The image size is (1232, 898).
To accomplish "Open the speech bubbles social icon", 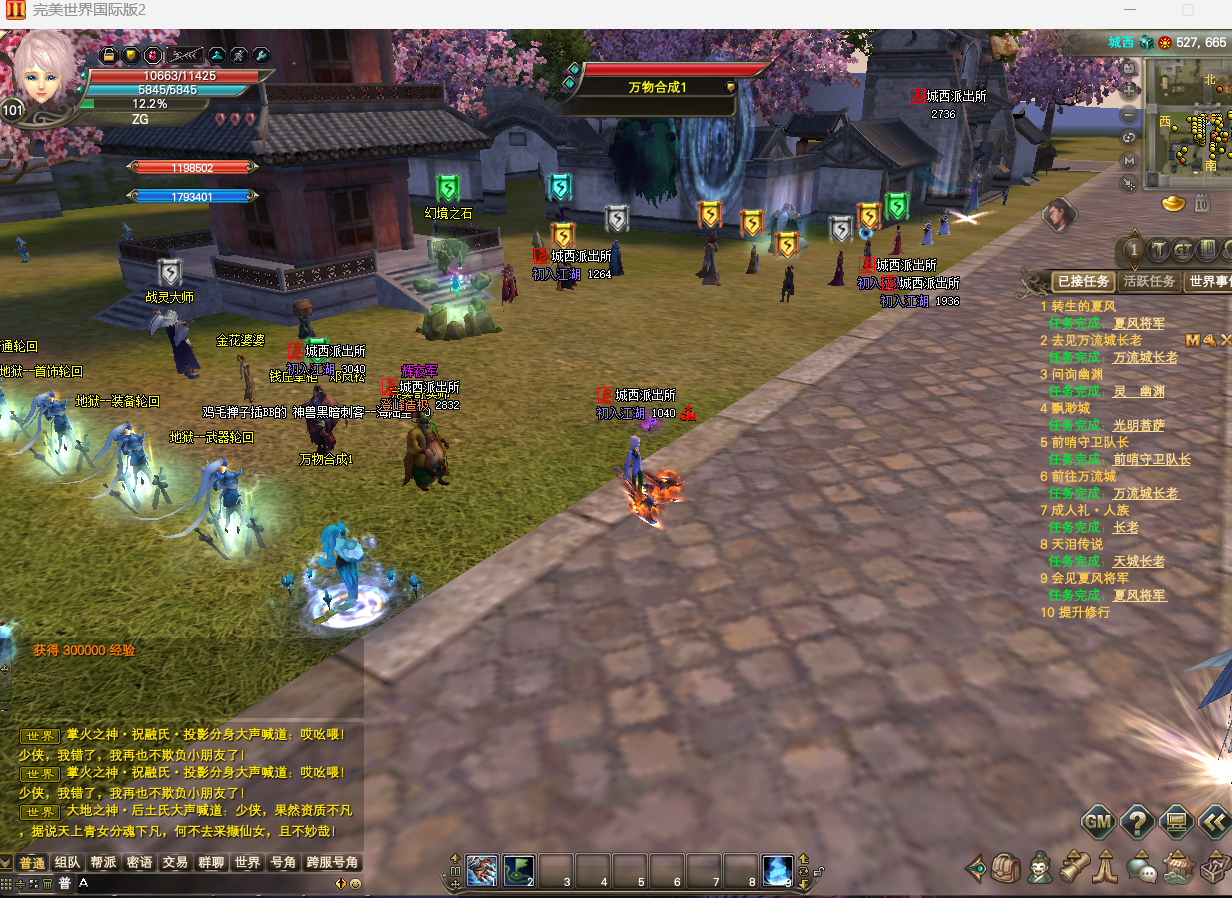I will point(1141,867).
